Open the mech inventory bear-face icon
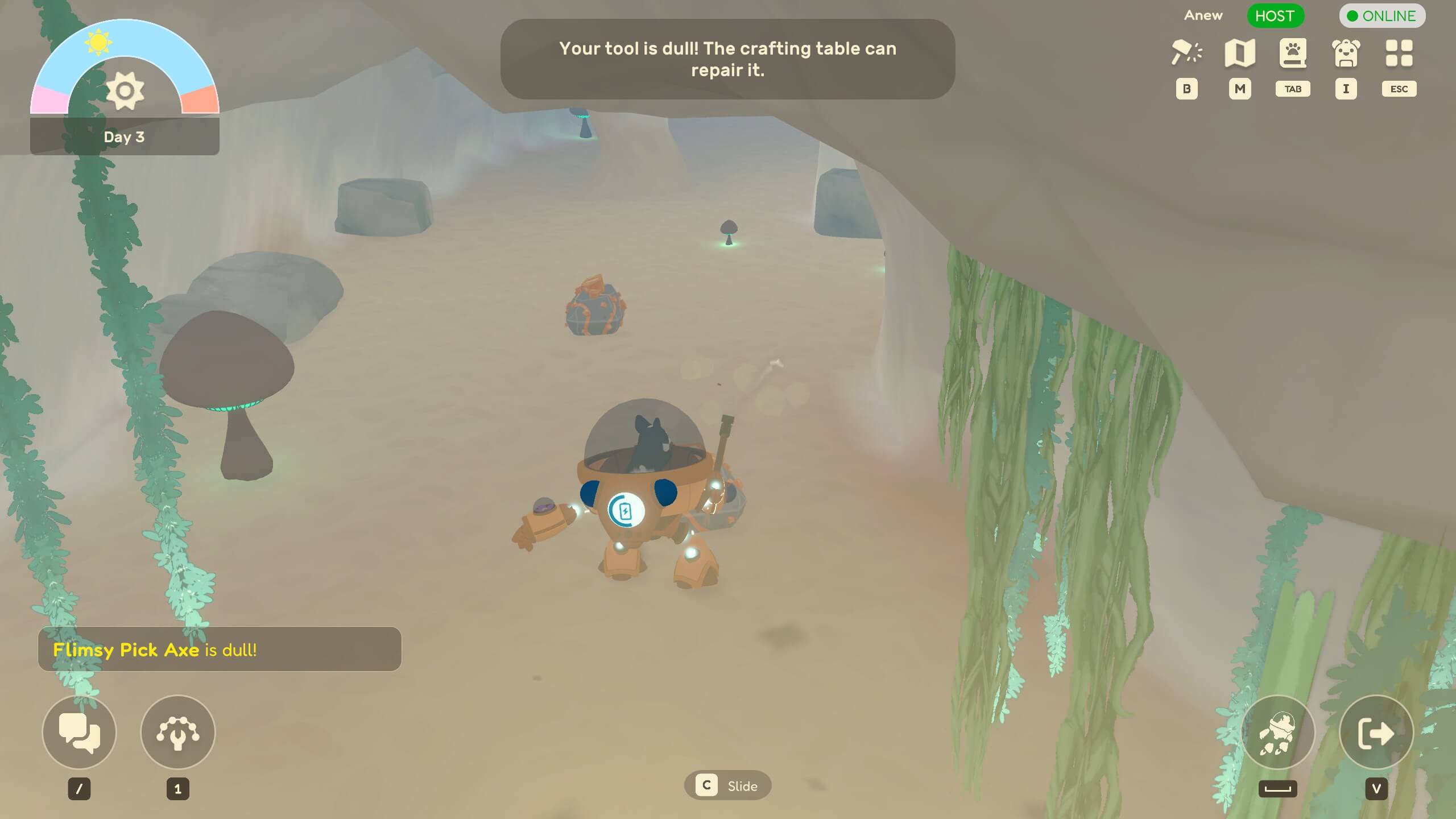 point(1346,52)
